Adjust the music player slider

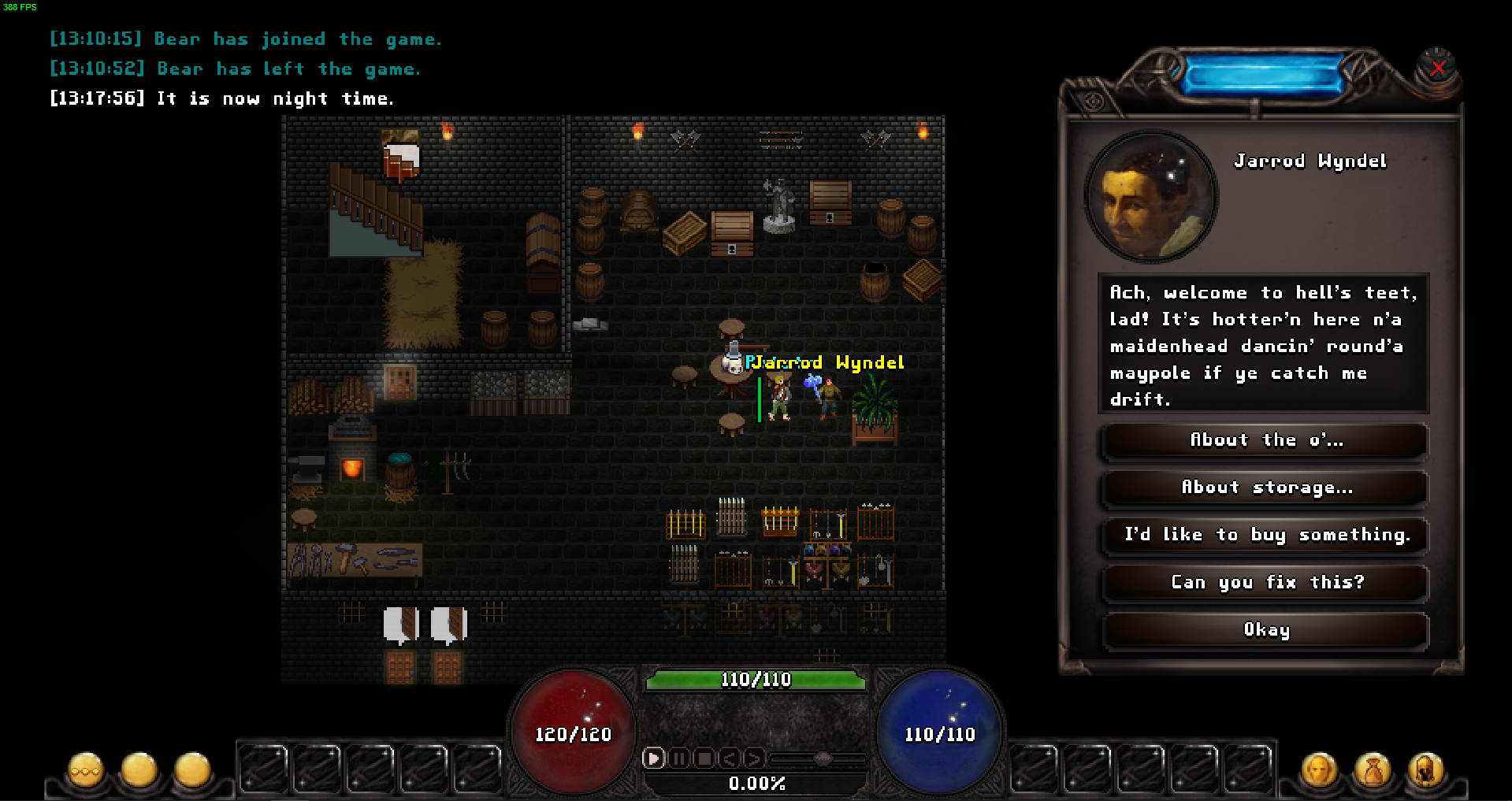(x=823, y=758)
